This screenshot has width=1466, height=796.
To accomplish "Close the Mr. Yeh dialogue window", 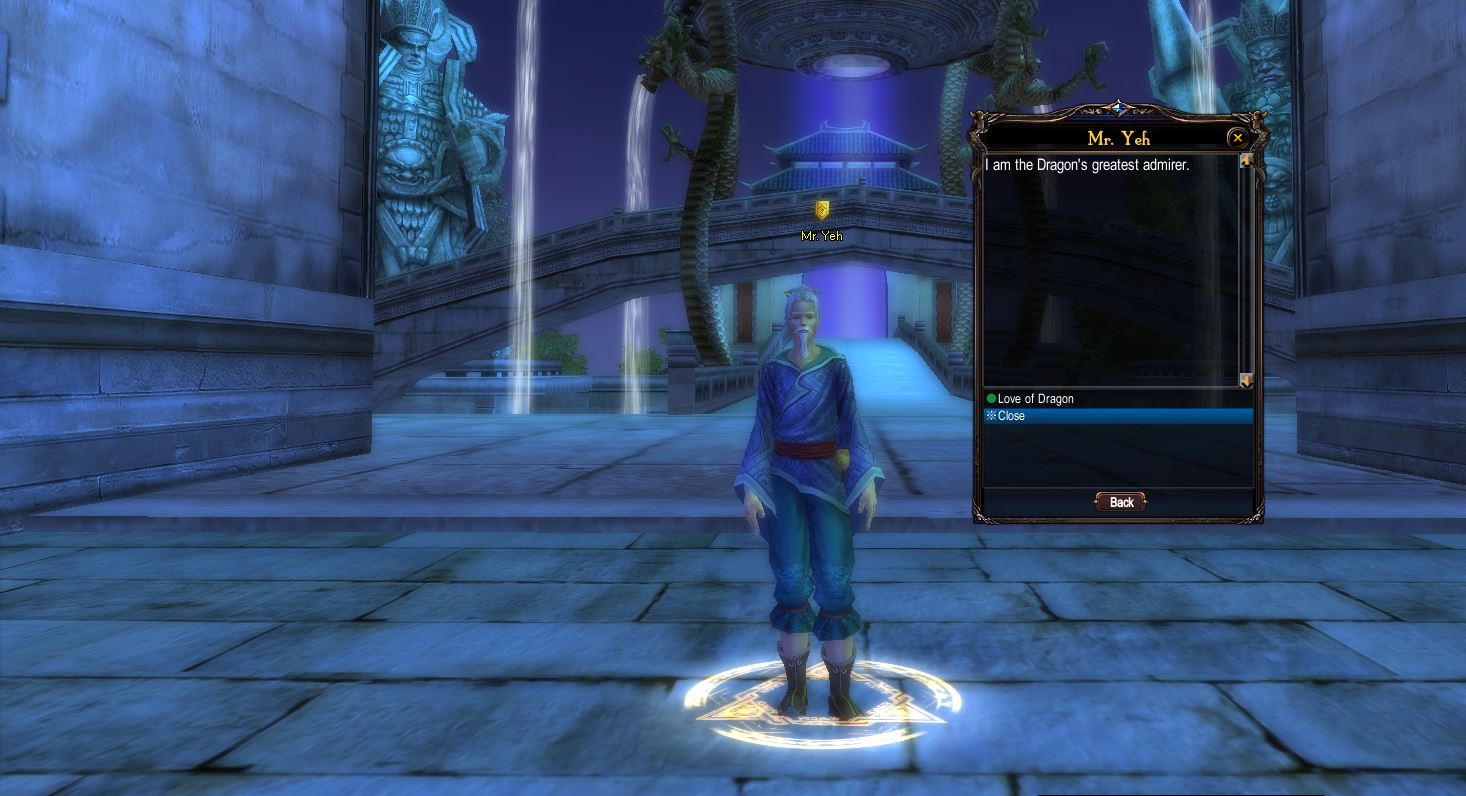I will click(1238, 138).
